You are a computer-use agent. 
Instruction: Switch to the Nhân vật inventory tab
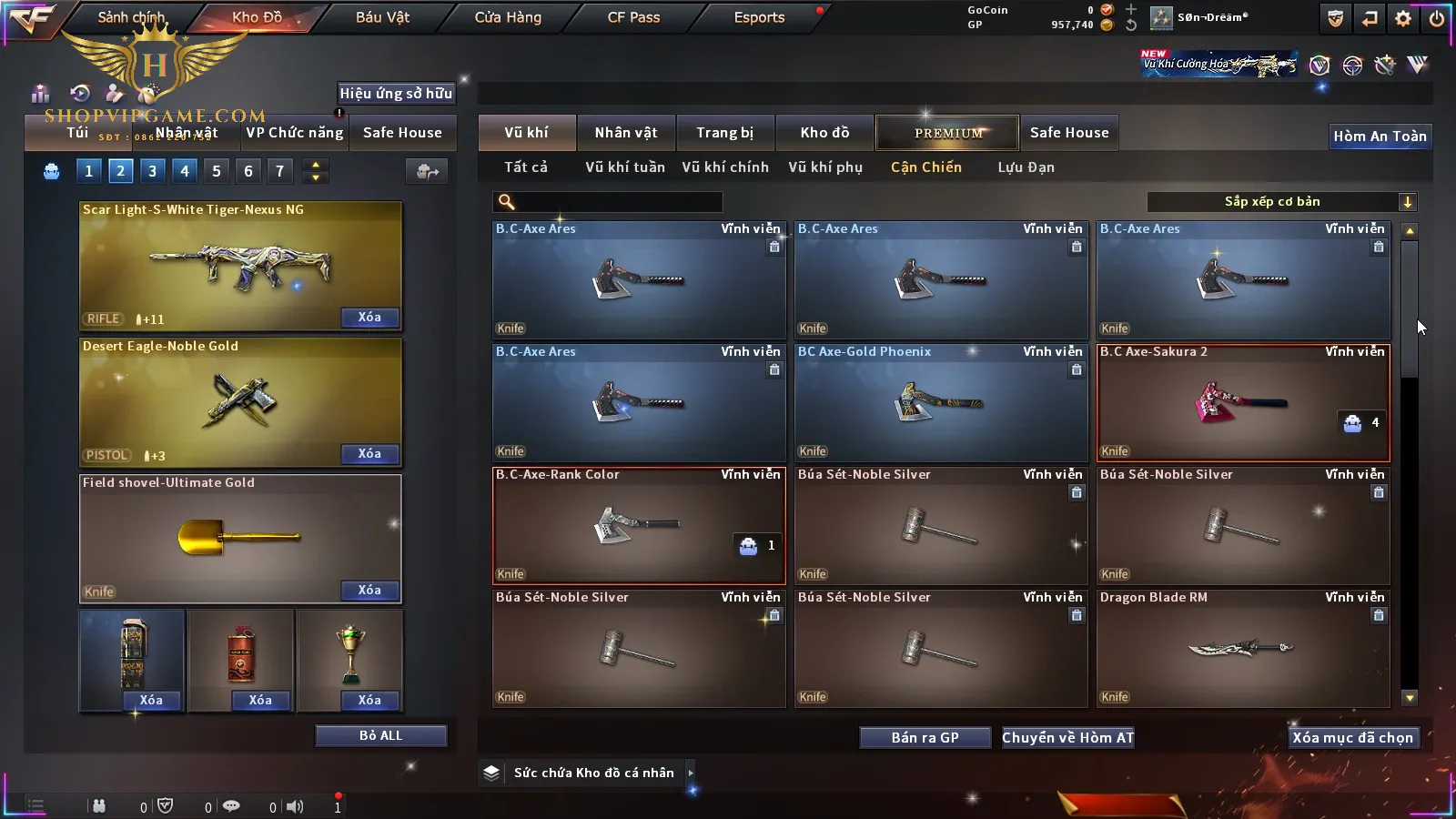[x=625, y=133]
